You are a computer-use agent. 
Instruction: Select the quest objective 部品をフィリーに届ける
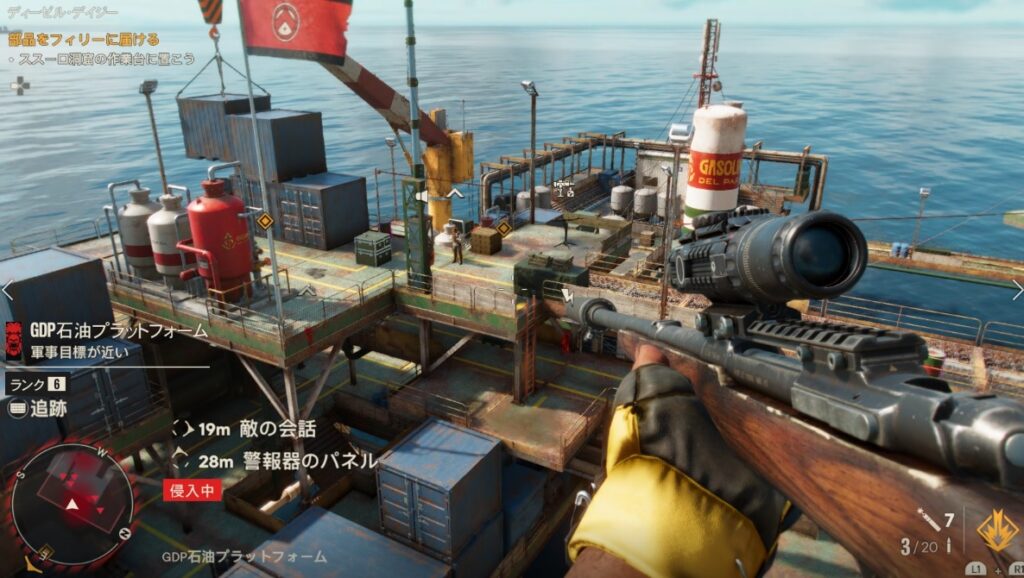[84, 40]
